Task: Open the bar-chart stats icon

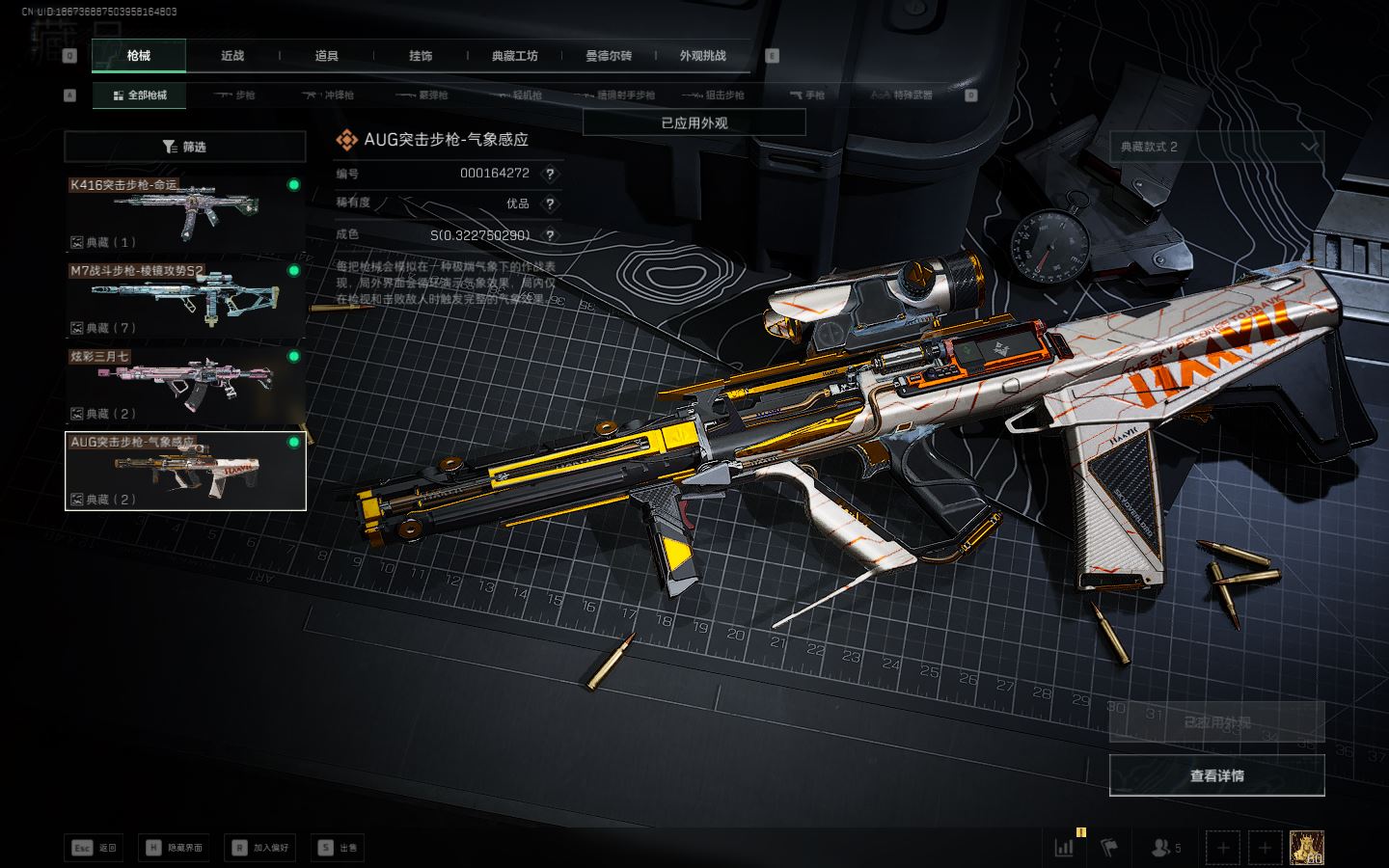Action: tap(1065, 848)
